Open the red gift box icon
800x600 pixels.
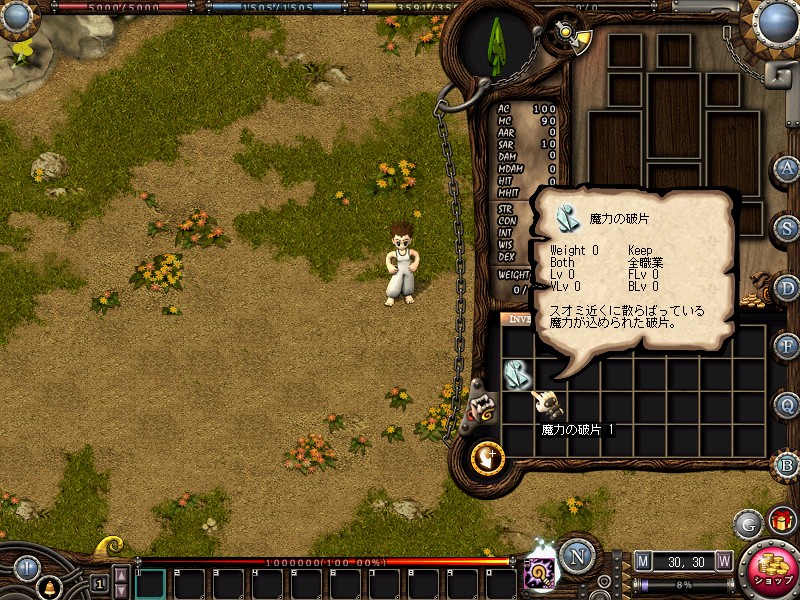click(781, 521)
